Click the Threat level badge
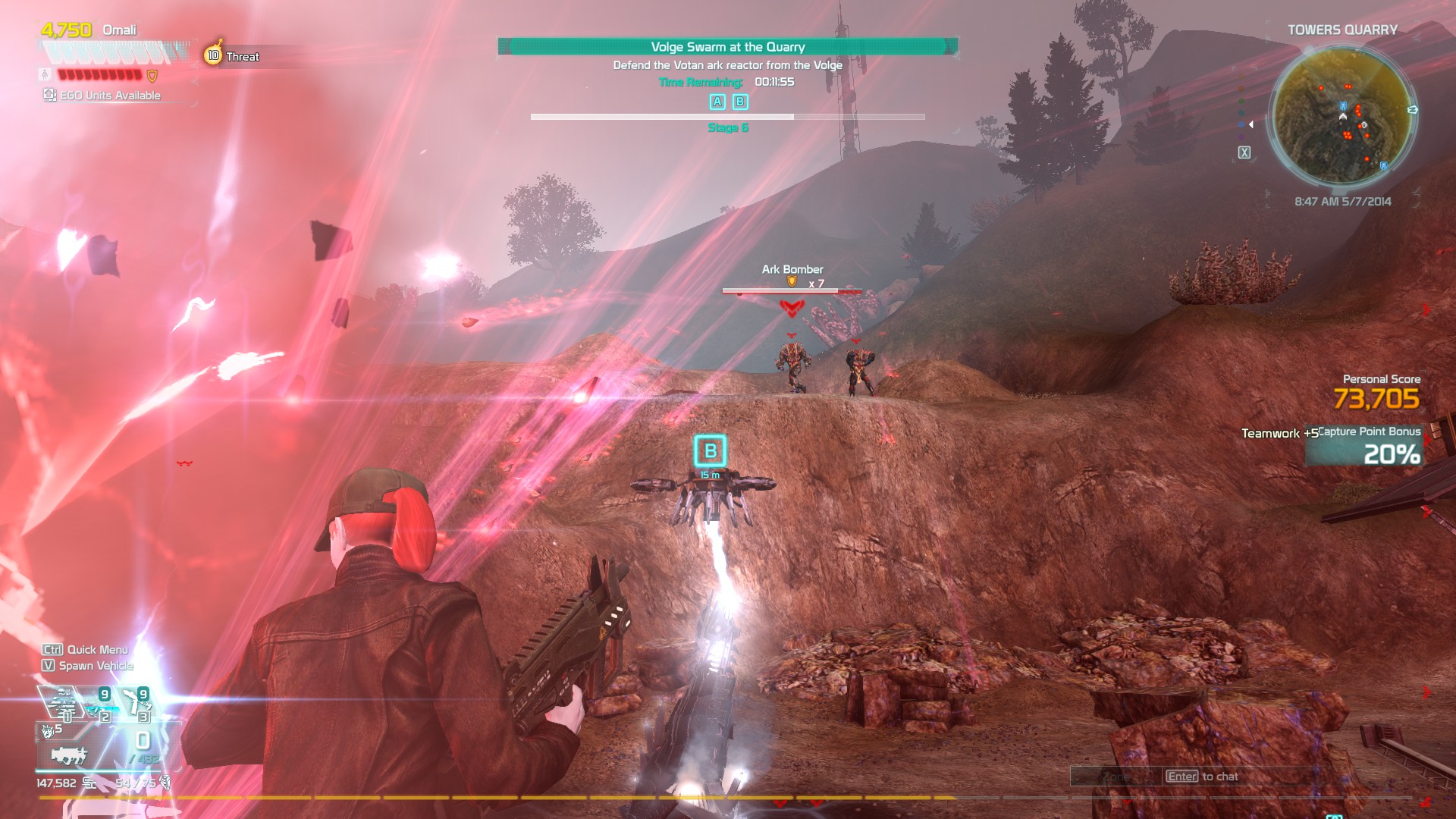Screen dimensions: 1456x819 point(215,55)
